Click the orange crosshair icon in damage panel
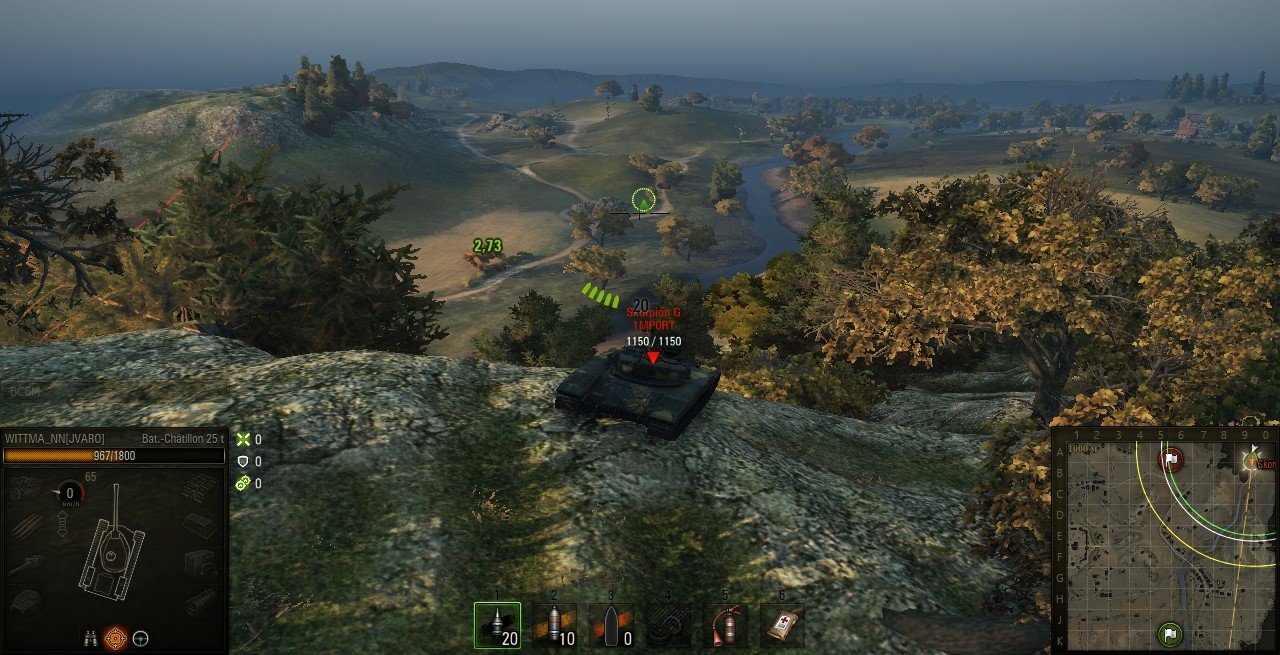Screen dimensions: 1280x655 (x=116, y=637)
